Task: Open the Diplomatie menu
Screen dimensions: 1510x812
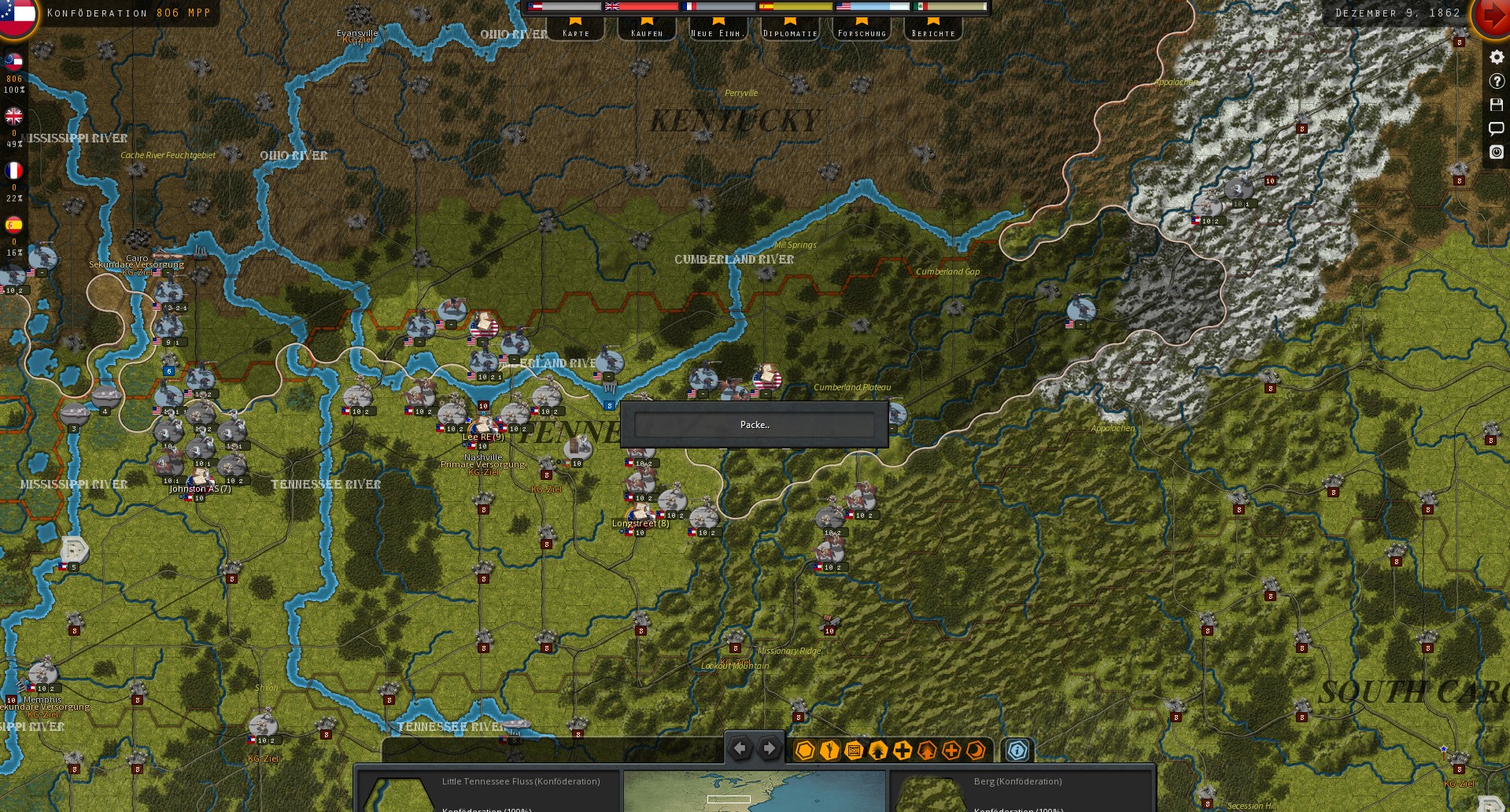Action: pos(791,32)
